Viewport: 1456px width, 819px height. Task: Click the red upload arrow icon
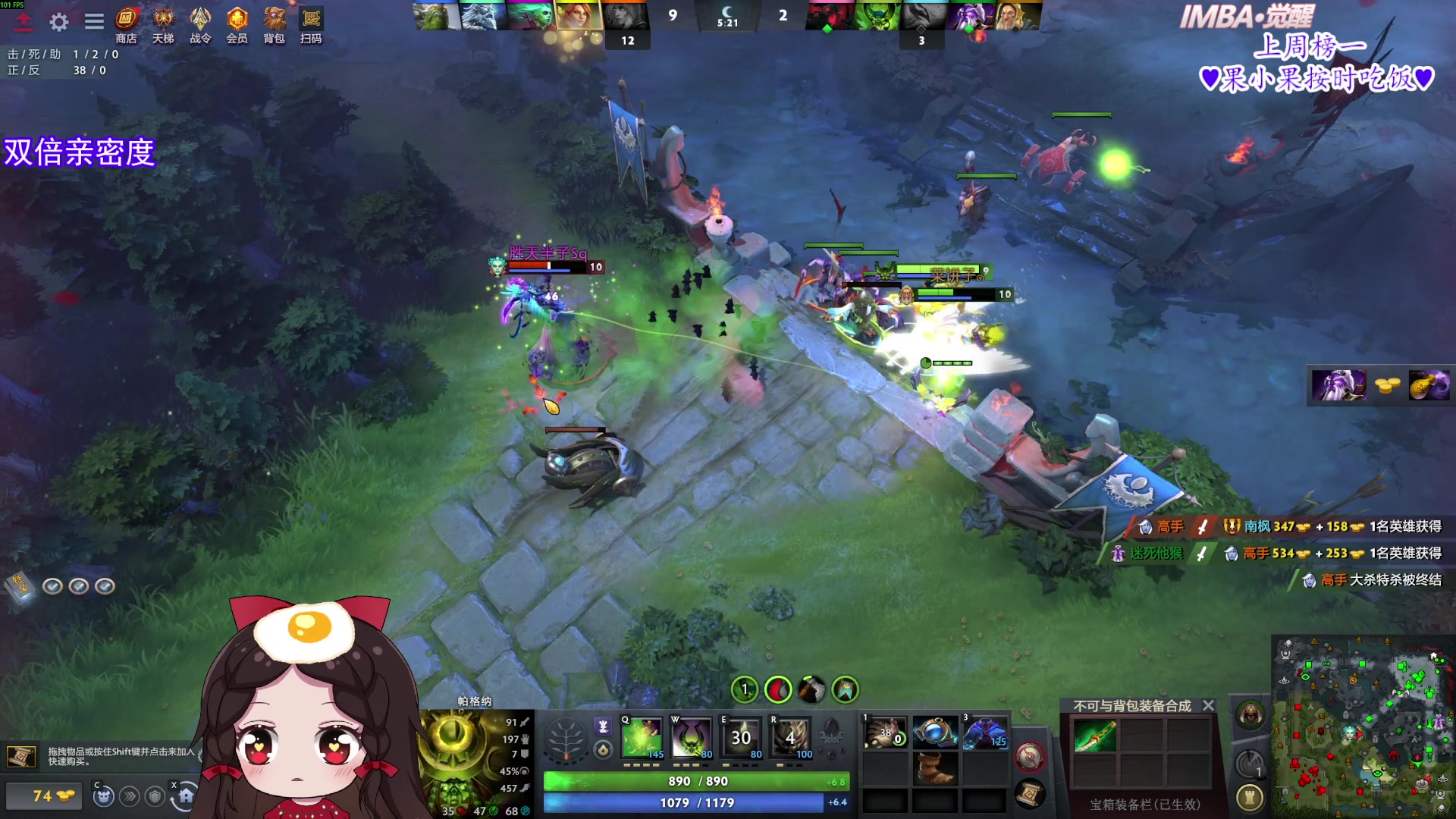pos(24,22)
